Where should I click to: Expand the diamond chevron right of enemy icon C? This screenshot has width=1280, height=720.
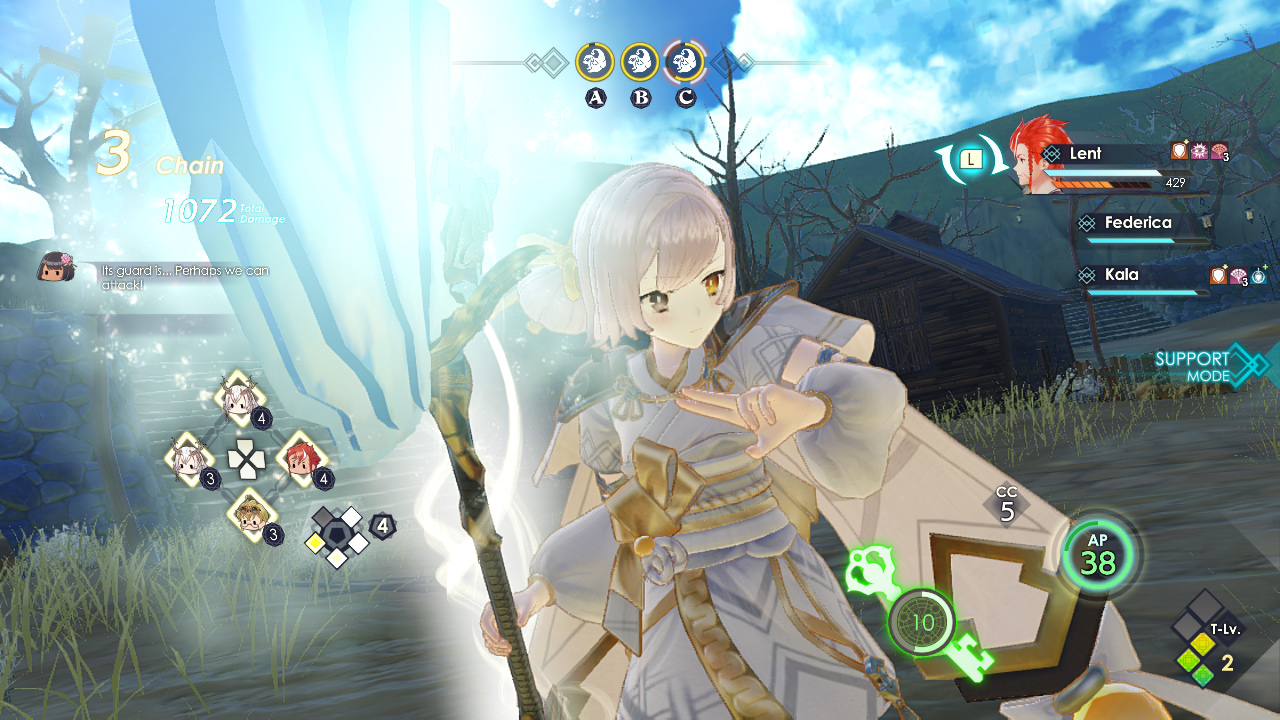731,62
